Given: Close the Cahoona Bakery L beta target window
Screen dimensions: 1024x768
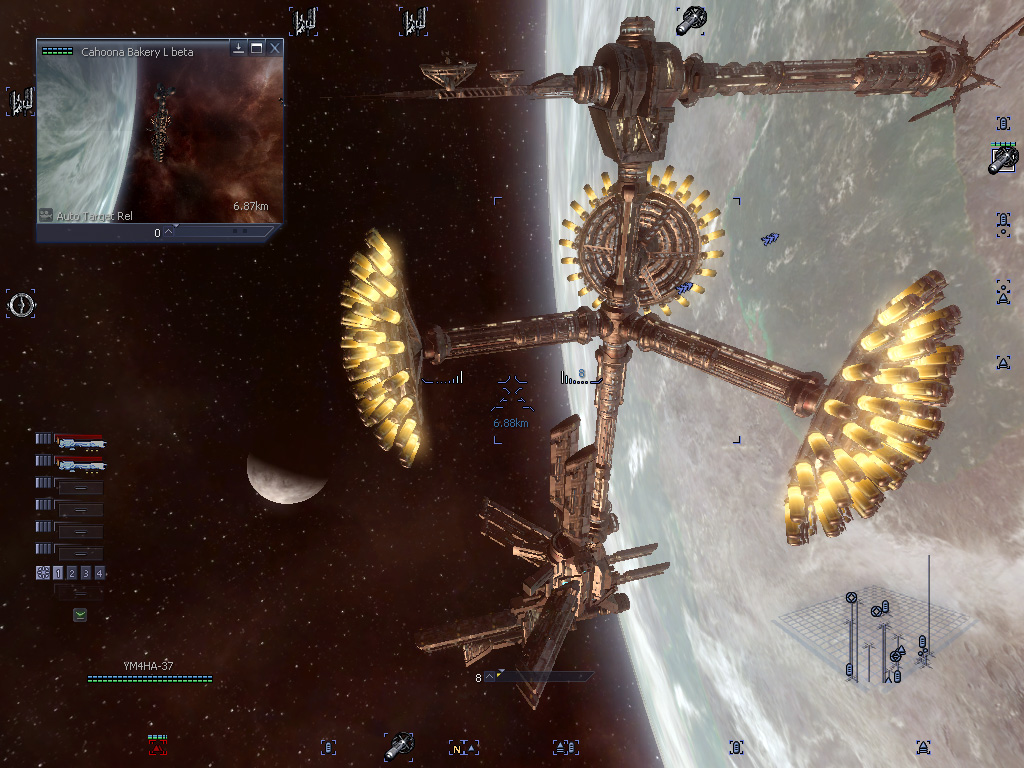Looking at the screenshot, I should pyautogui.click(x=275, y=47).
